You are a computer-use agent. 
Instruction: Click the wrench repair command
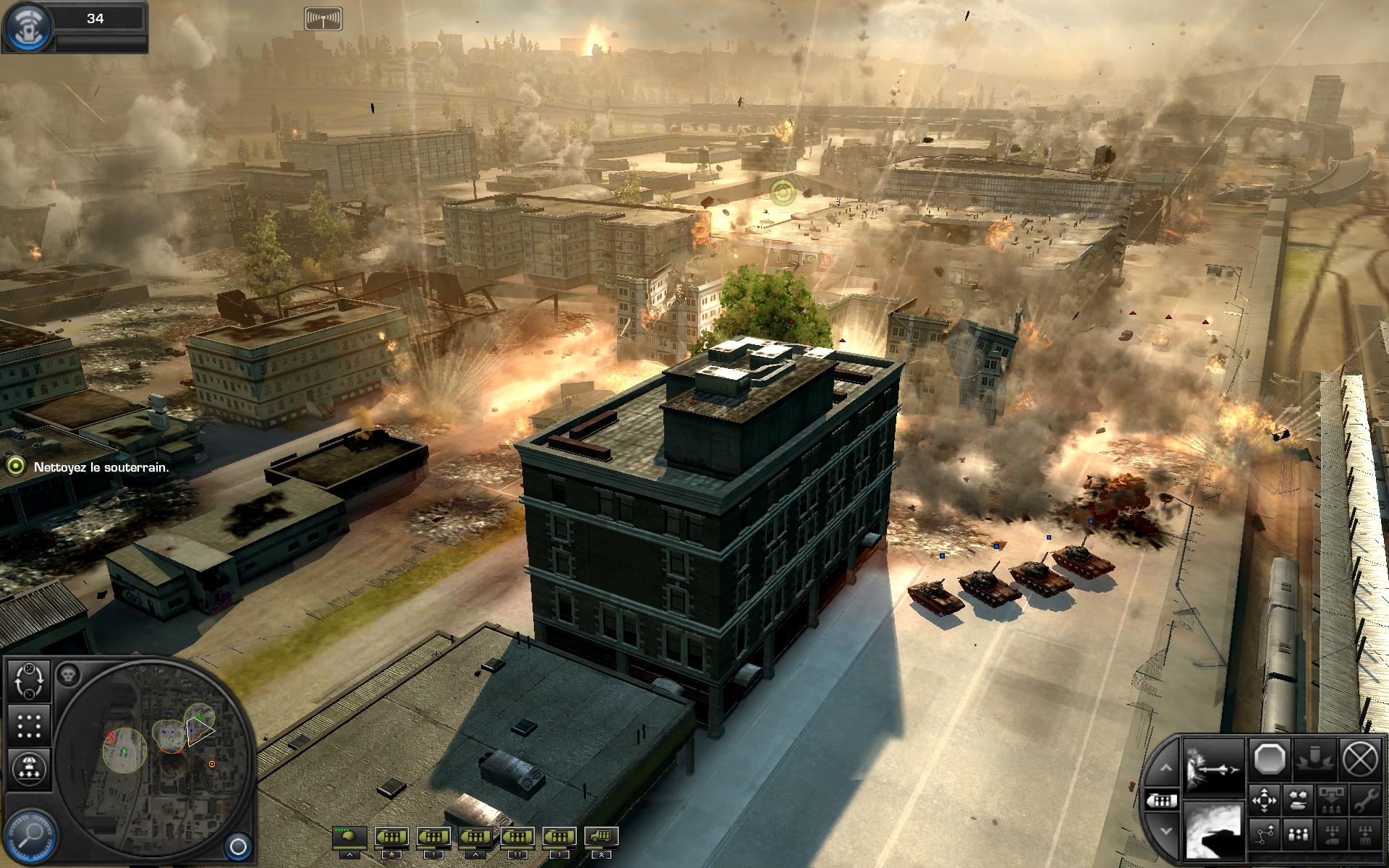pyautogui.click(x=1365, y=800)
